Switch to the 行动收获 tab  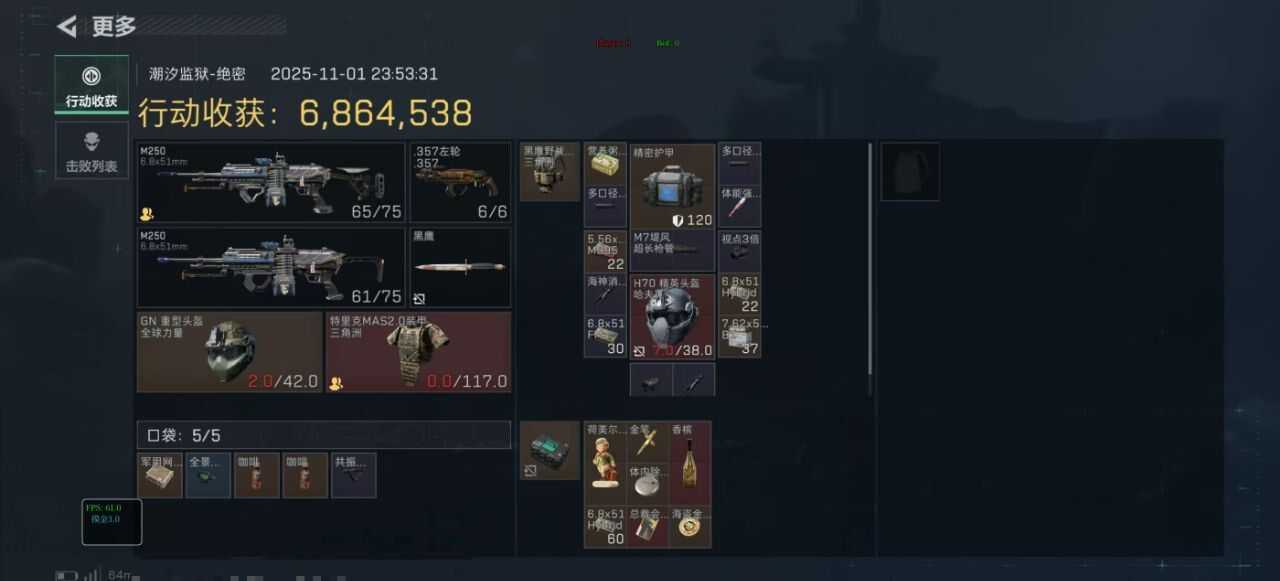point(91,86)
